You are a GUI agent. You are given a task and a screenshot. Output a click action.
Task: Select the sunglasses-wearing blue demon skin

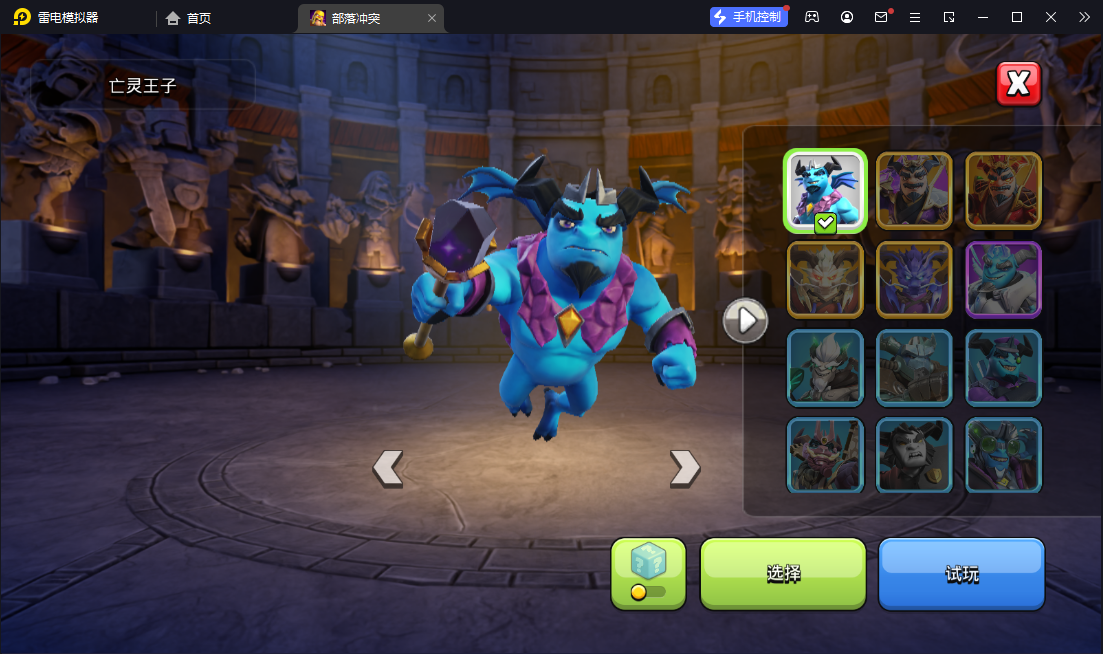coord(1003,367)
